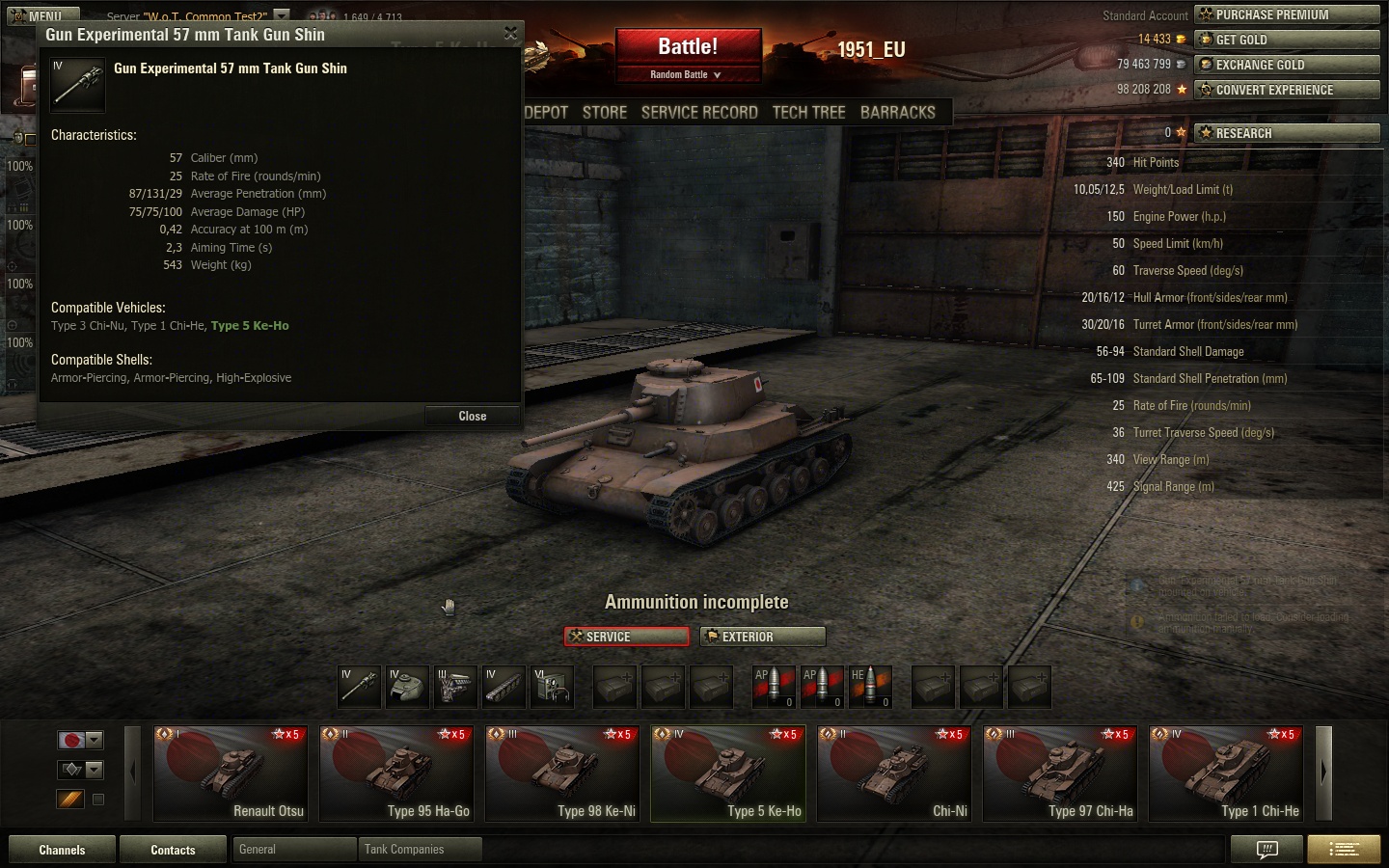This screenshot has height=868, width=1389.
Task: Open the Get Gold option
Action: [1287, 40]
